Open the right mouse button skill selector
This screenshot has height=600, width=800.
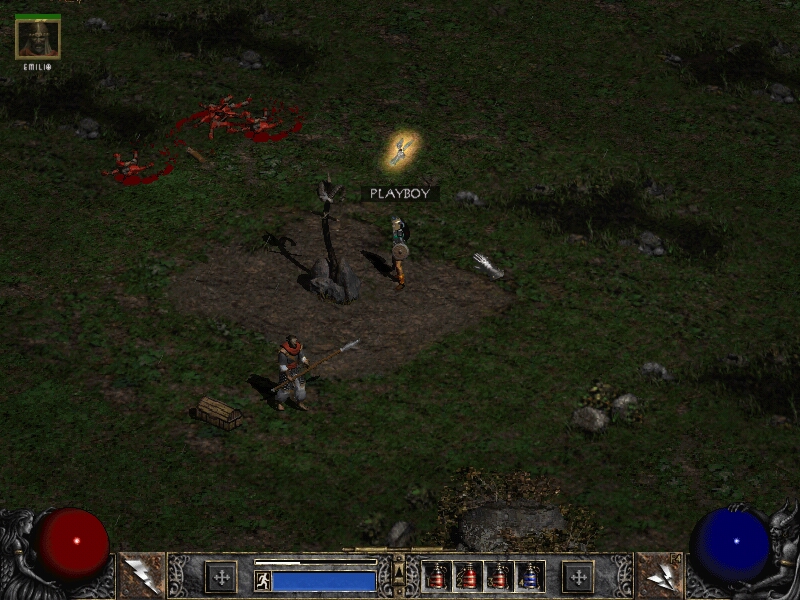[659, 575]
